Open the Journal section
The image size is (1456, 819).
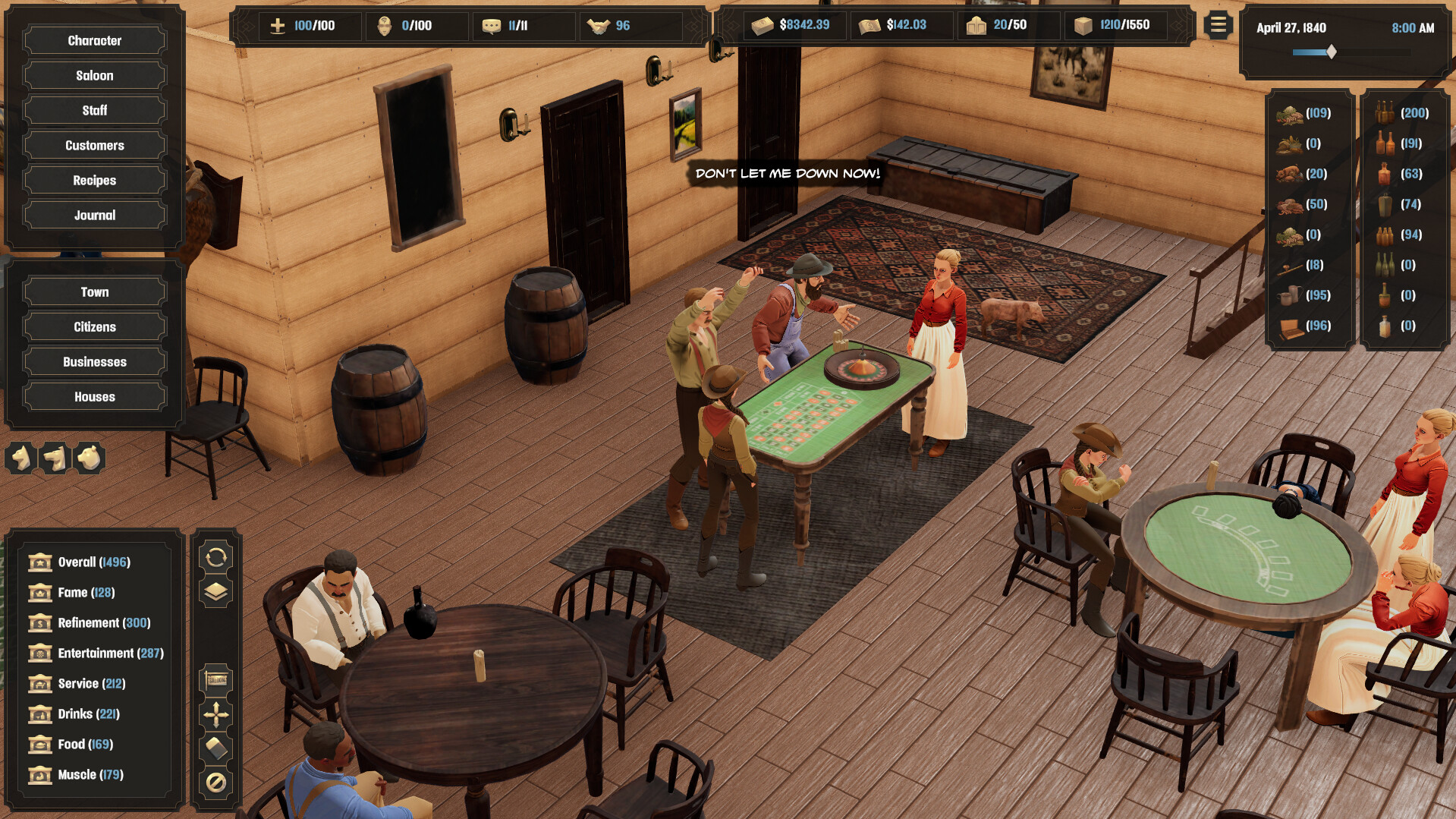point(93,215)
